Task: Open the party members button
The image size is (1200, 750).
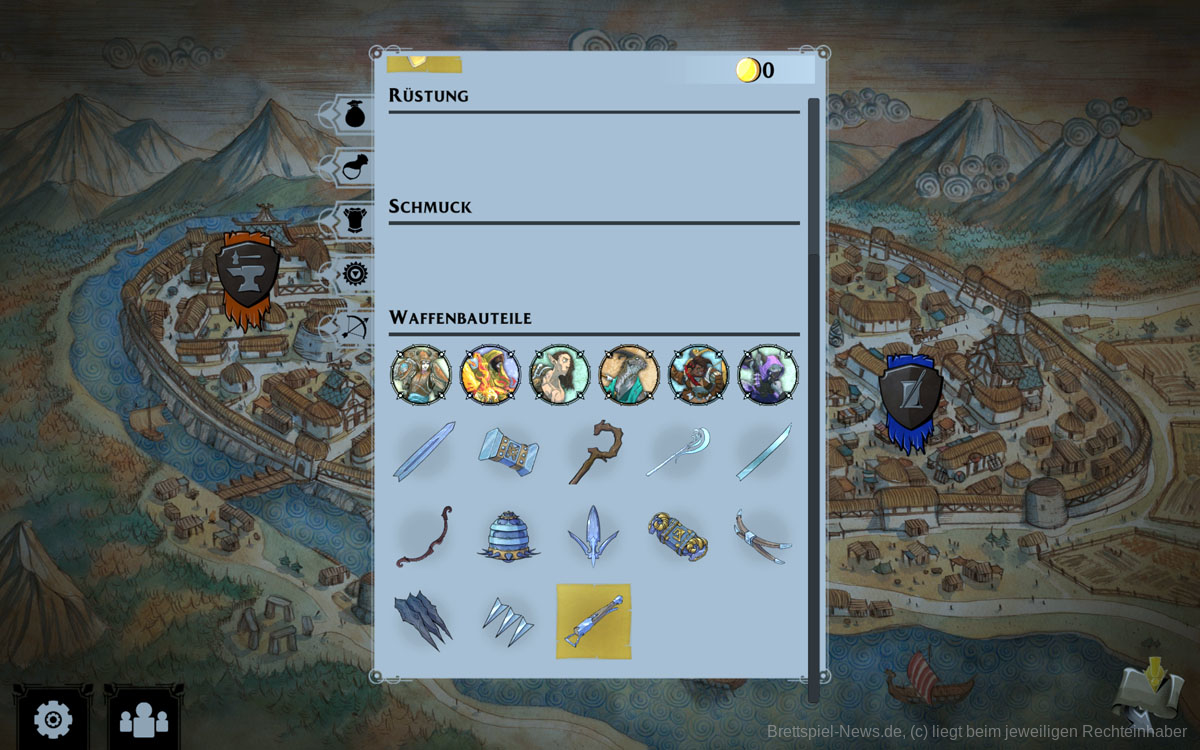Action: coord(143,718)
